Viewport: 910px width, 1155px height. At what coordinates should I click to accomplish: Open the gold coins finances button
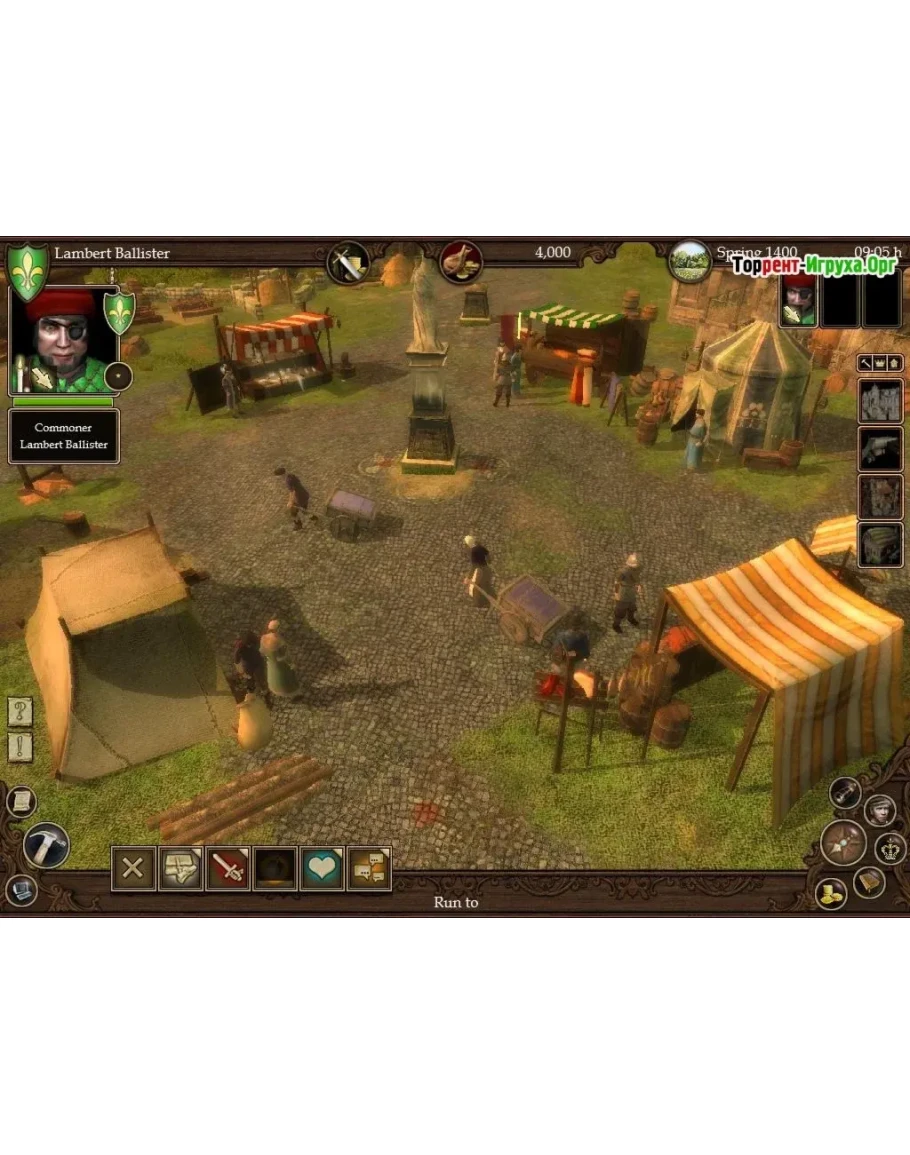(830, 893)
